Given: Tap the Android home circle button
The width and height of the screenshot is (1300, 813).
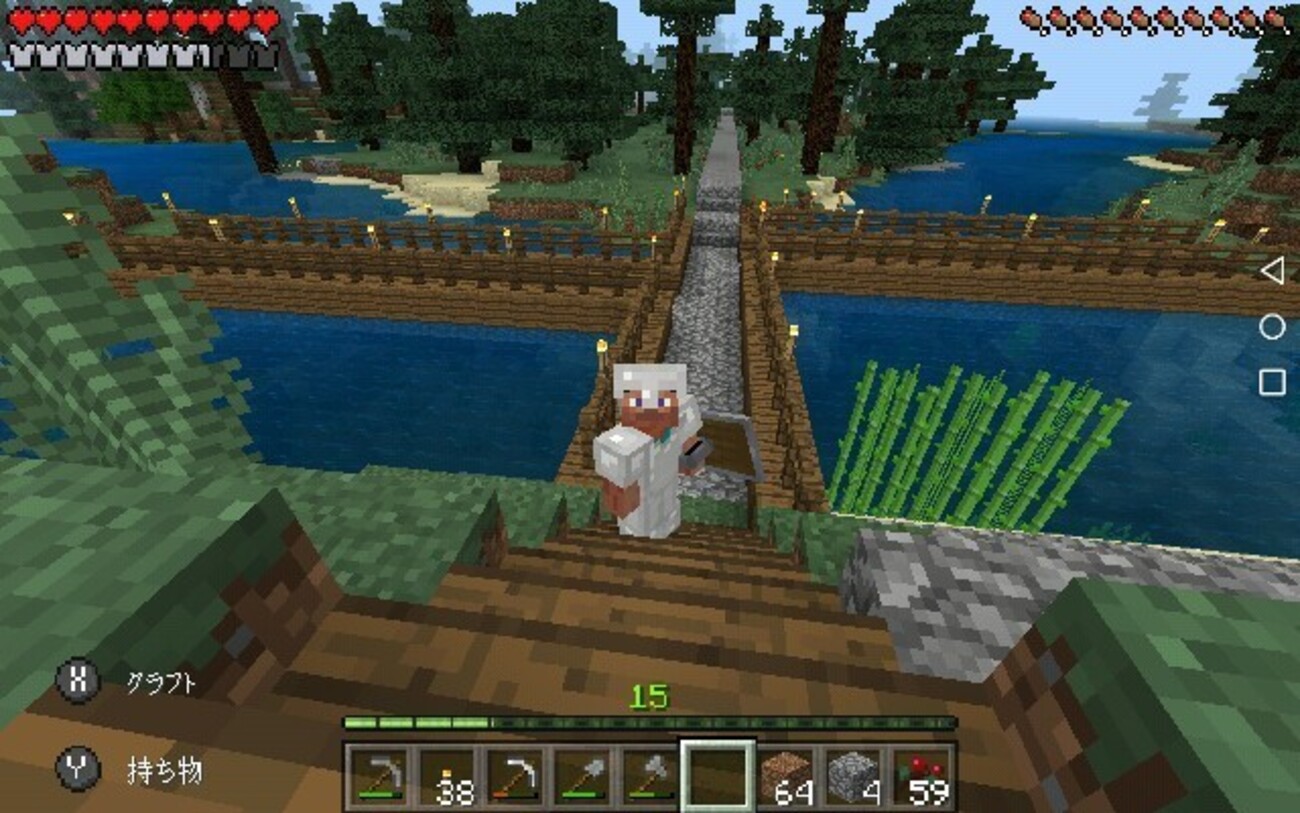Looking at the screenshot, I should (x=1271, y=327).
